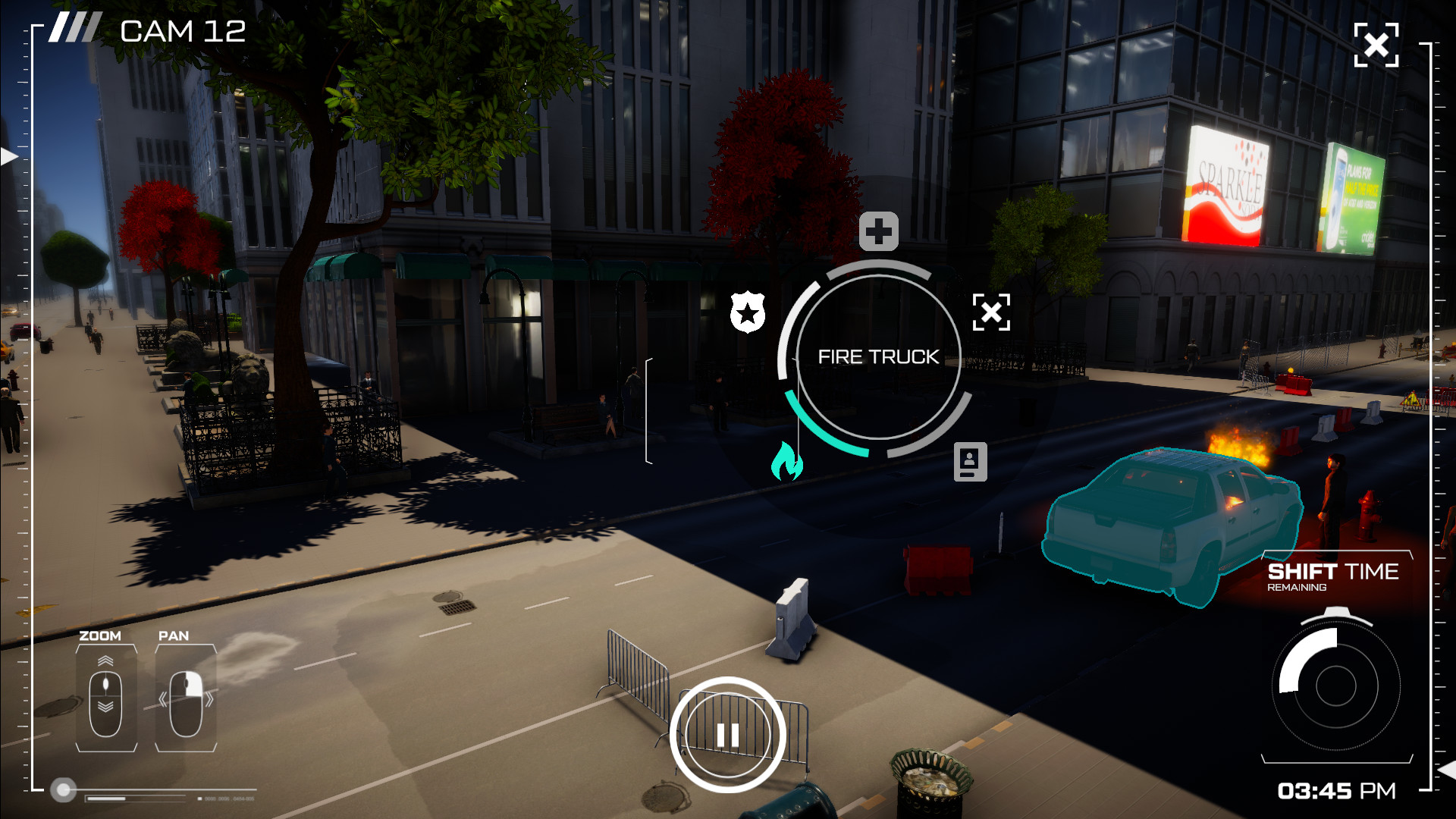Adjust the bottom-left slider knob
The height and width of the screenshot is (819, 1456).
pyautogui.click(x=64, y=790)
